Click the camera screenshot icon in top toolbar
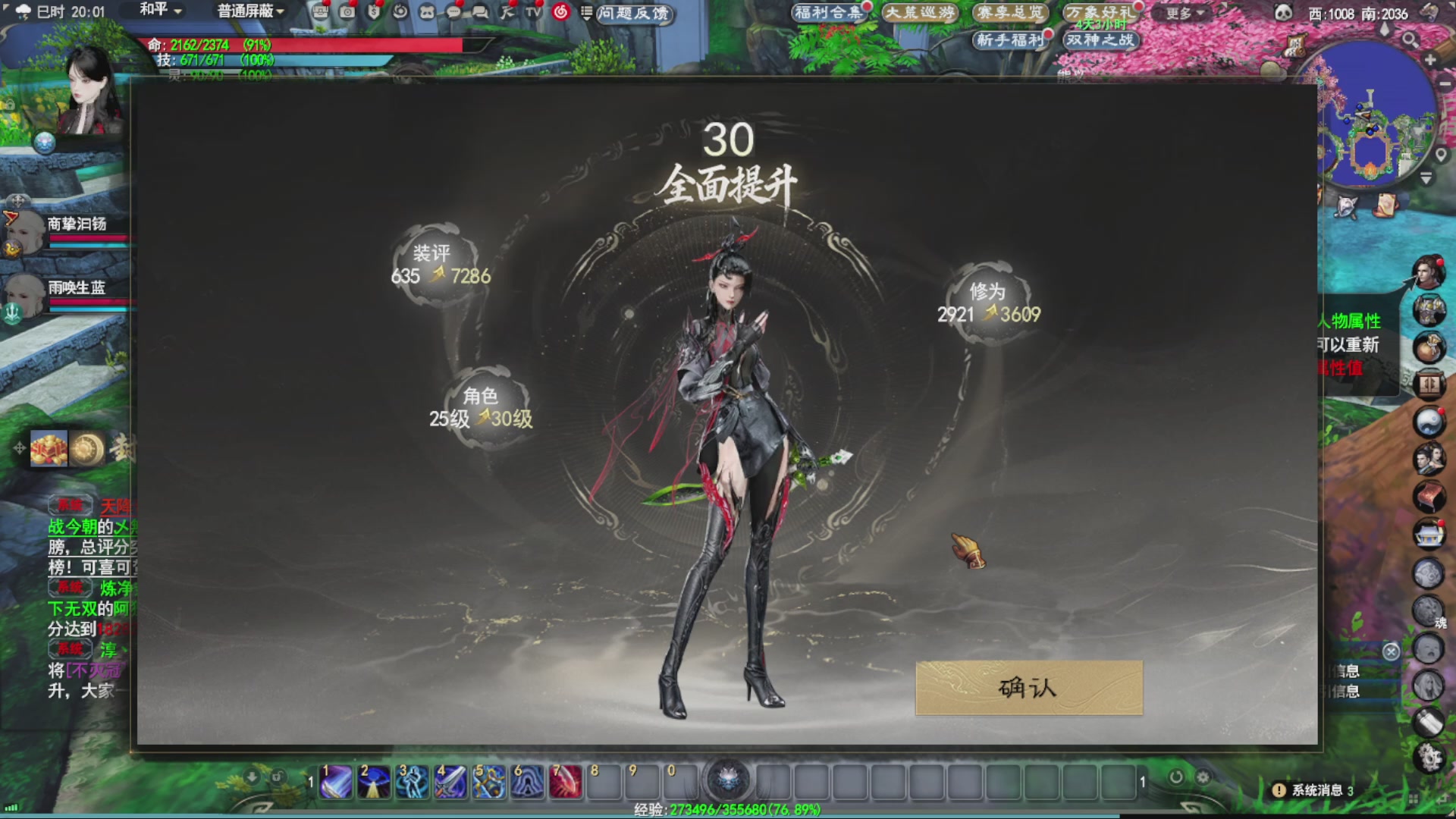The image size is (1456, 819). click(x=348, y=13)
